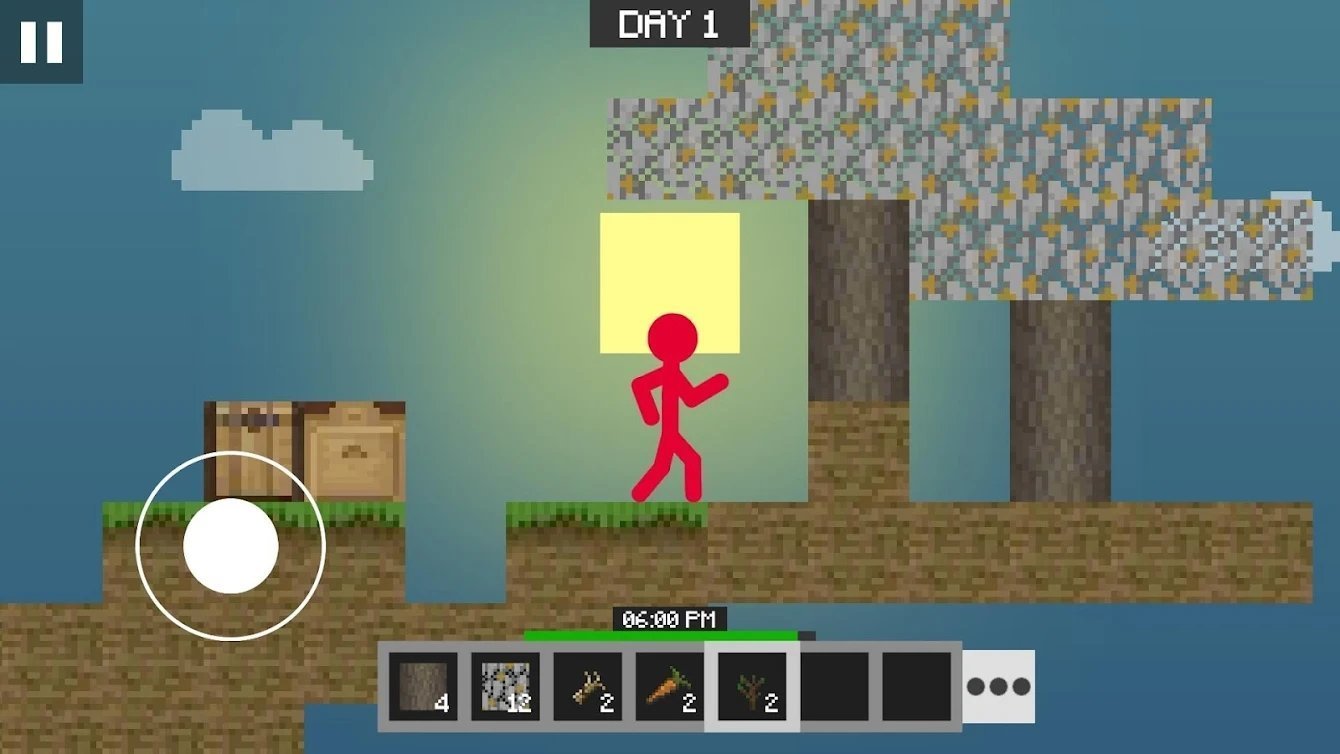
Task: Select the wood log hotbar slot
Action: (424, 685)
